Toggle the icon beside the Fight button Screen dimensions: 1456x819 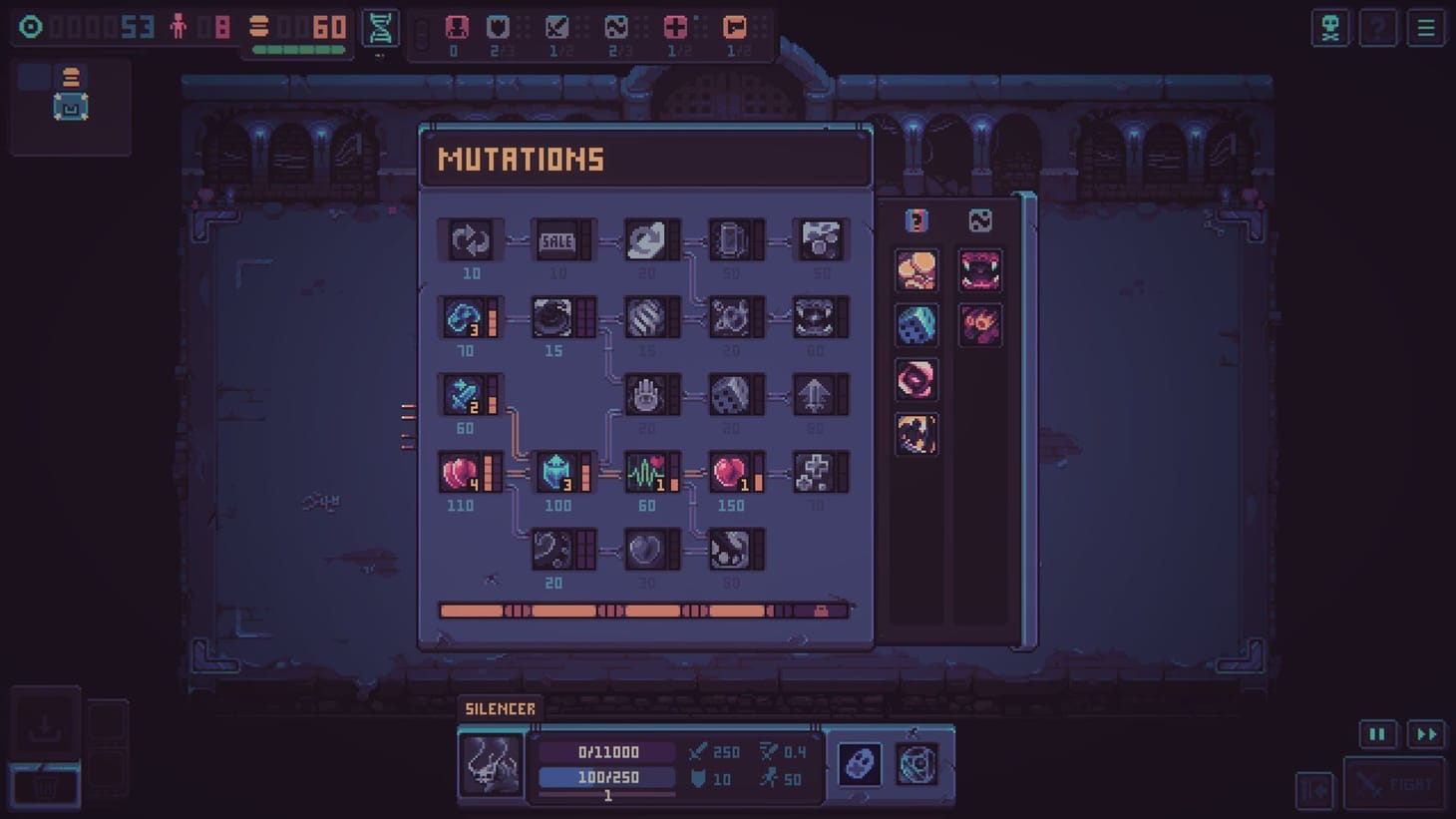1314,788
